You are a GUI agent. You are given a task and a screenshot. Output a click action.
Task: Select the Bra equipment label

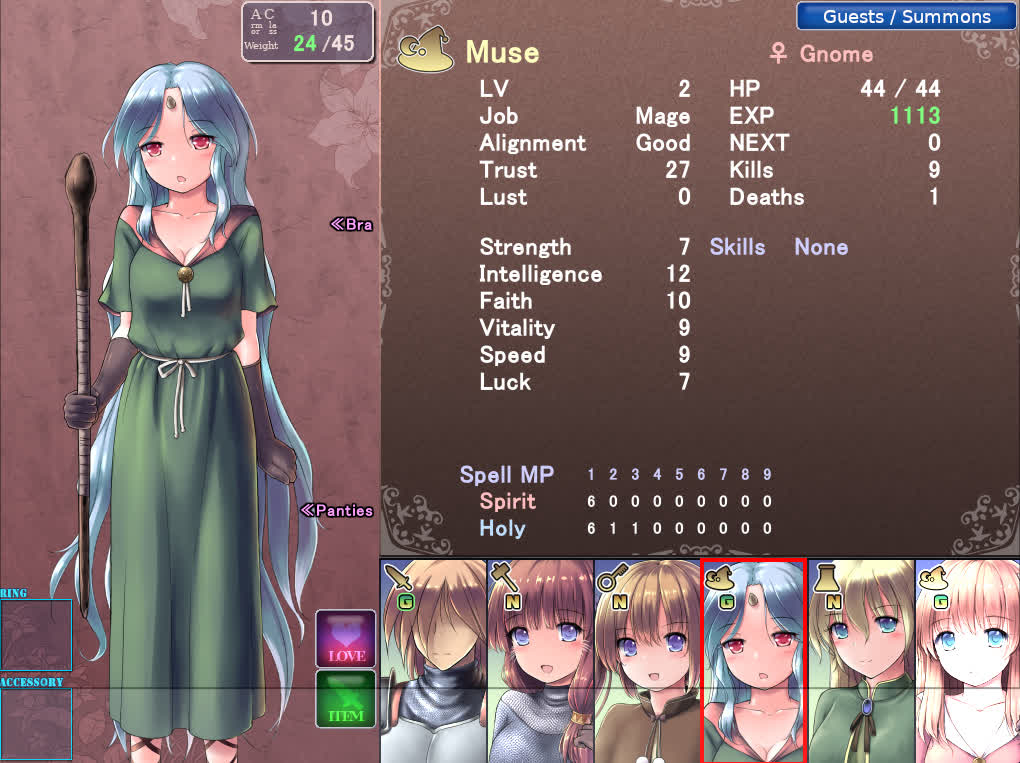351,224
